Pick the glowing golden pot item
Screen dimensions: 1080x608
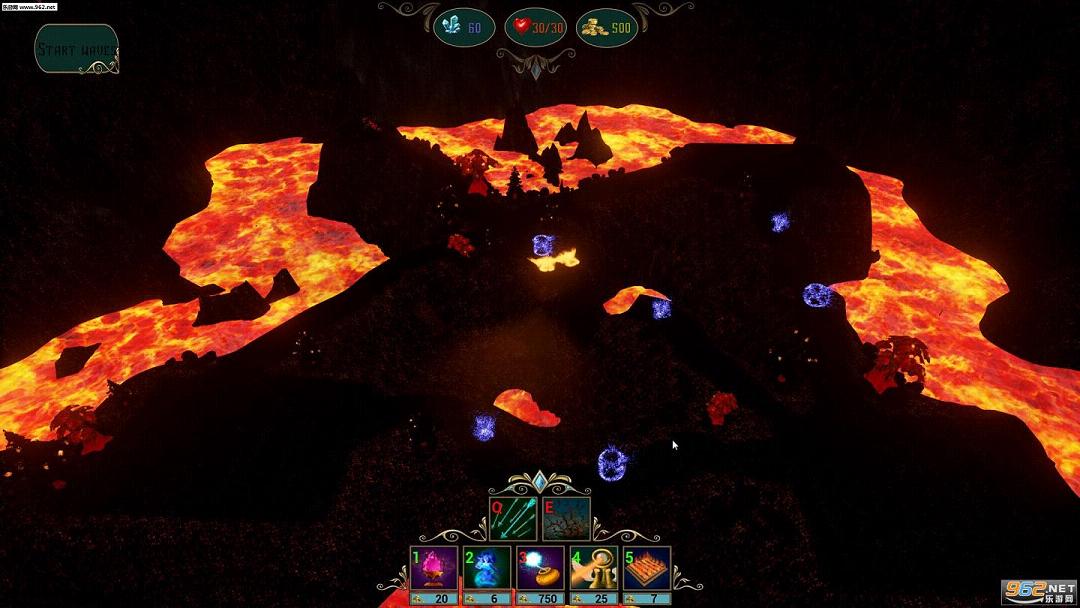541,569
